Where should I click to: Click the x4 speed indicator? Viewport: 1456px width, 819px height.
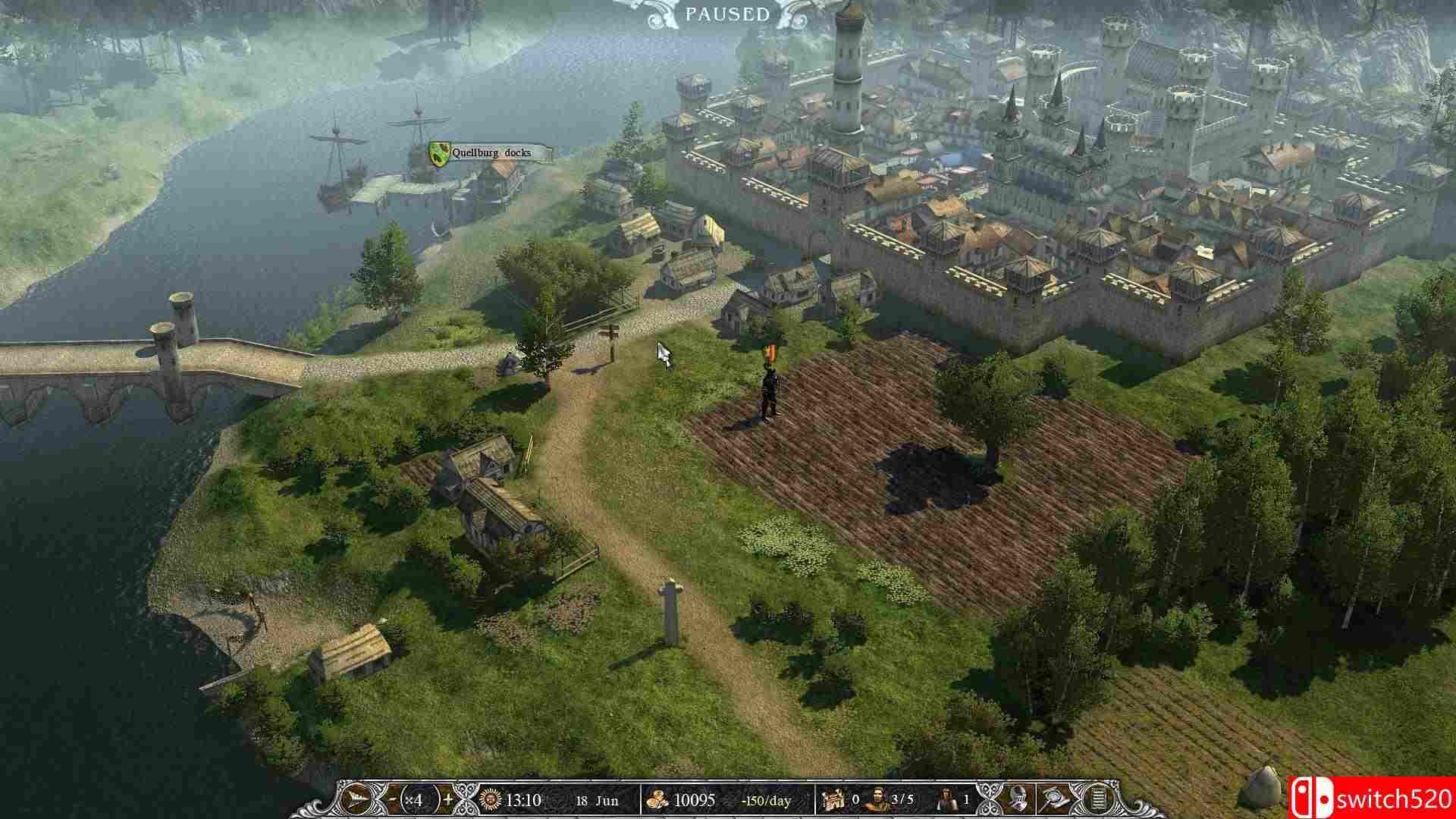(415, 799)
